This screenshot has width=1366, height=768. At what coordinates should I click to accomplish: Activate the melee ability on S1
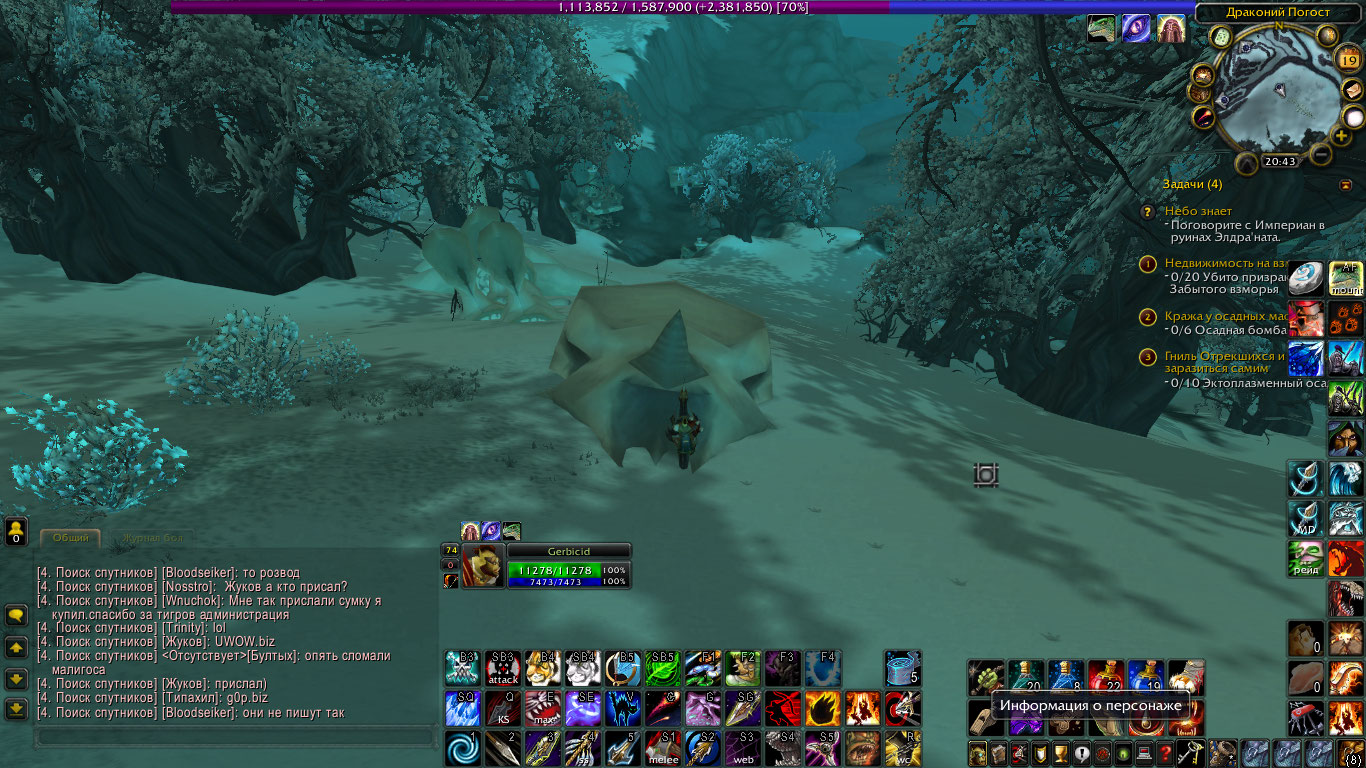(662, 748)
